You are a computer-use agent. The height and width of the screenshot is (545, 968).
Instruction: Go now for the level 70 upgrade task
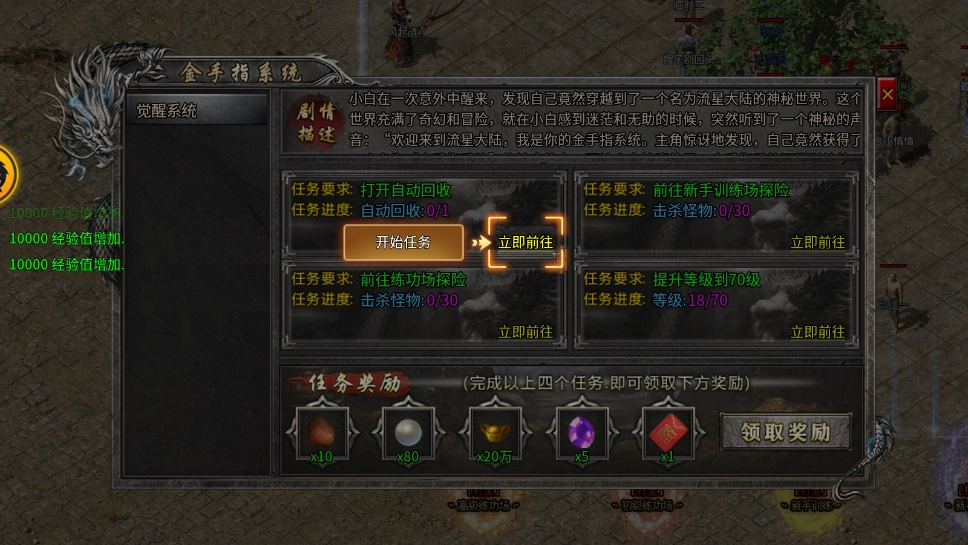(817, 332)
